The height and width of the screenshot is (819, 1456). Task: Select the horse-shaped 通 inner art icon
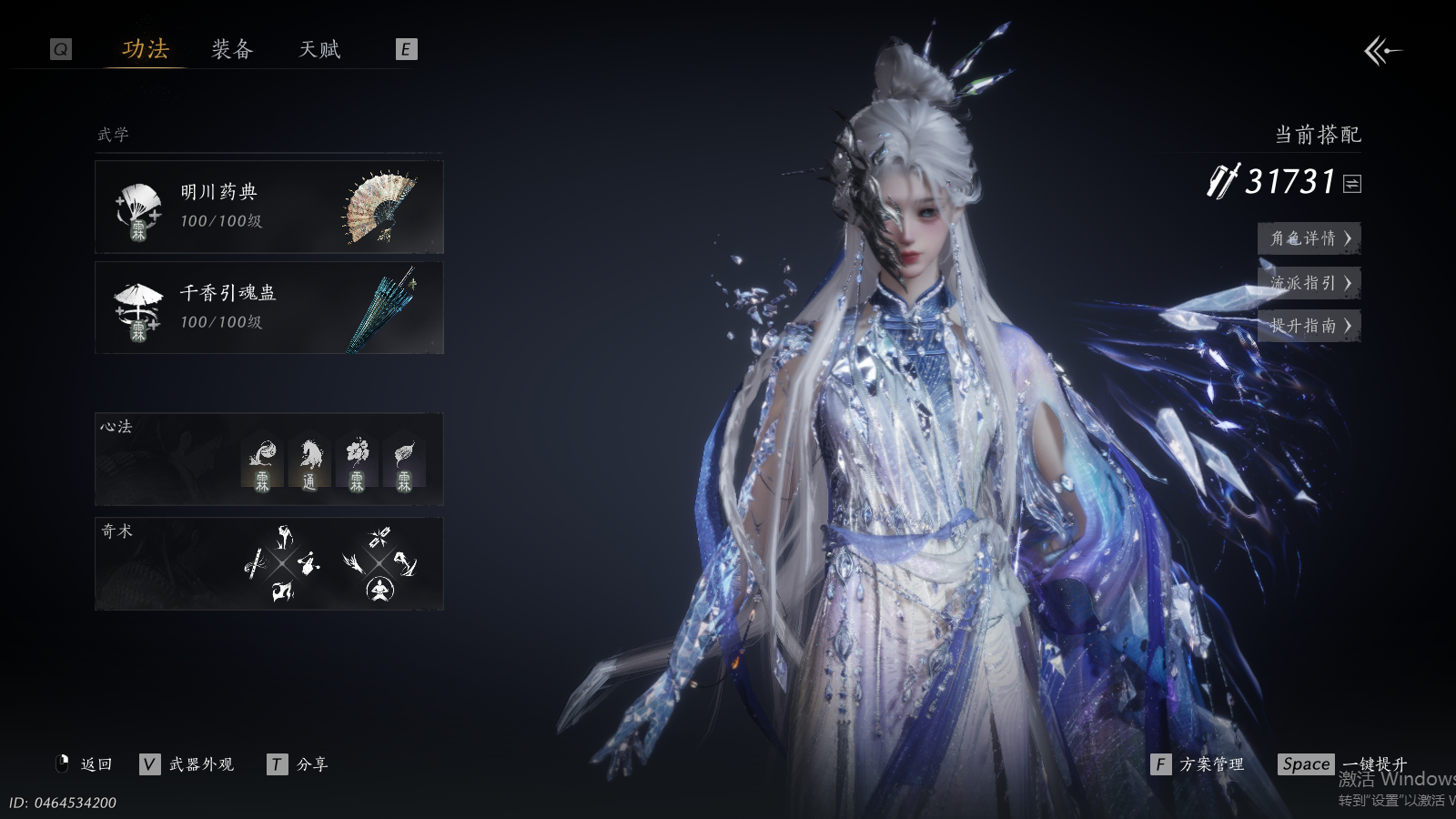tap(309, 464)
